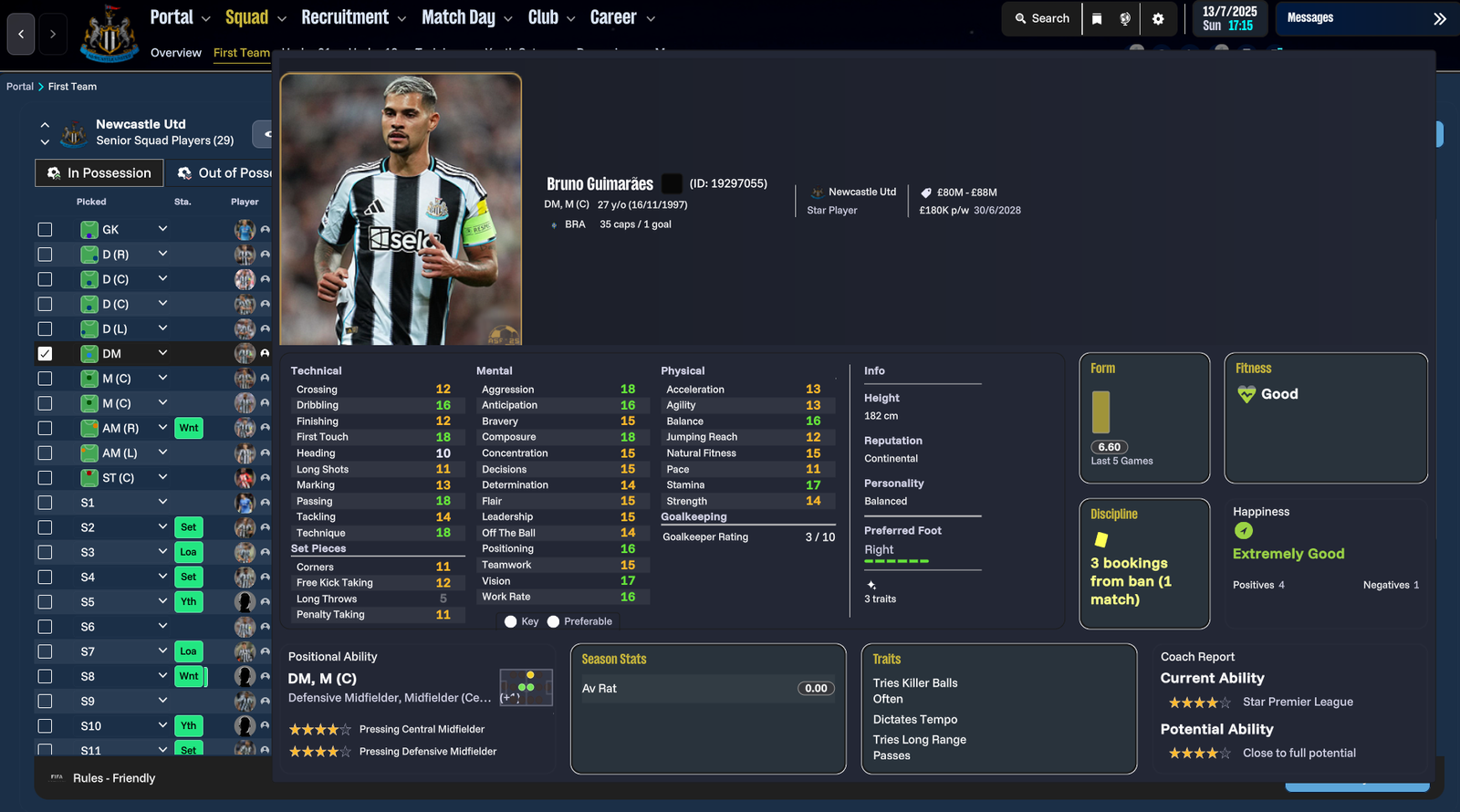Open the Match Day menu
Screen dimensions: 1460x812
466,17
